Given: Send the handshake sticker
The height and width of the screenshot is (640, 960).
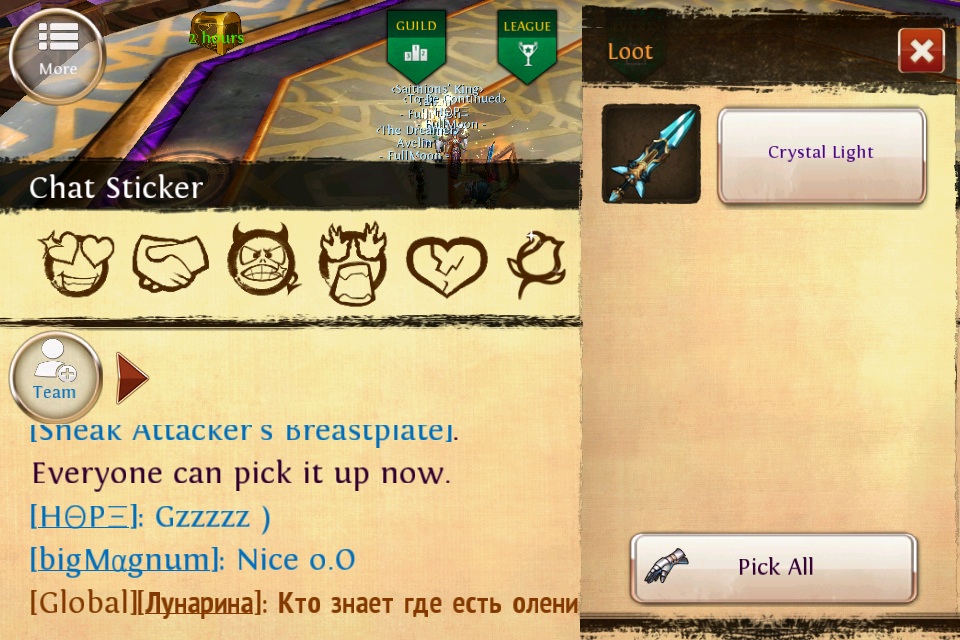Looking at the screenshot, I should tap(170, 263).
